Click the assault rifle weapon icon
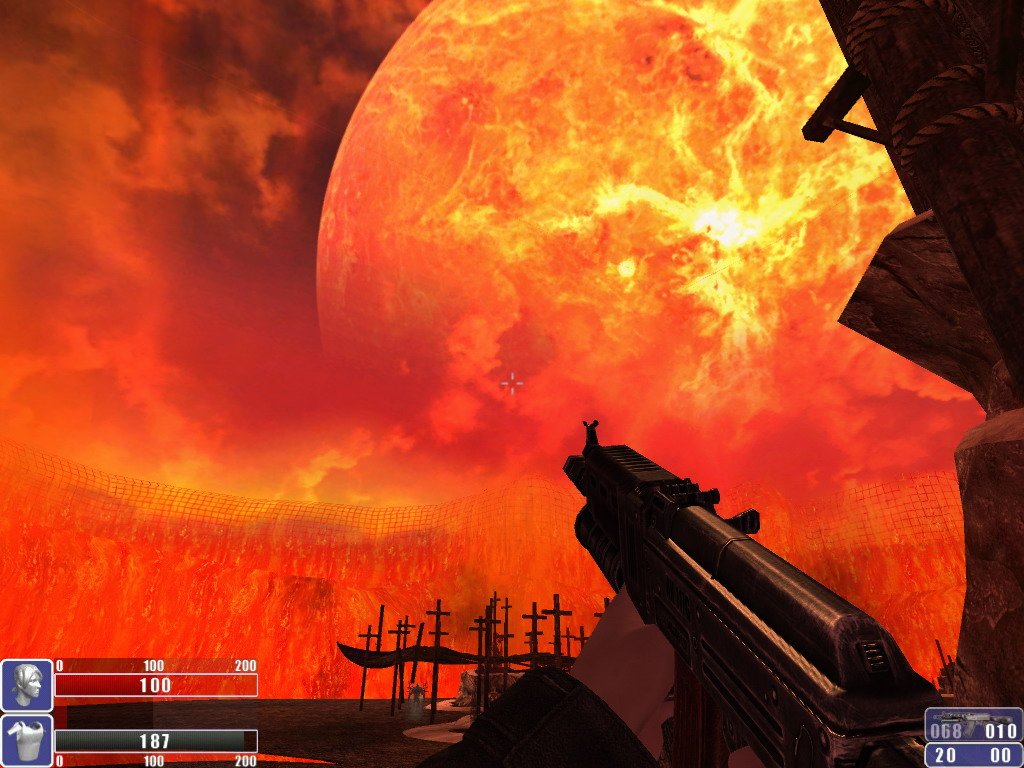The image size is (1024, 768). click(x=973, y=722)
